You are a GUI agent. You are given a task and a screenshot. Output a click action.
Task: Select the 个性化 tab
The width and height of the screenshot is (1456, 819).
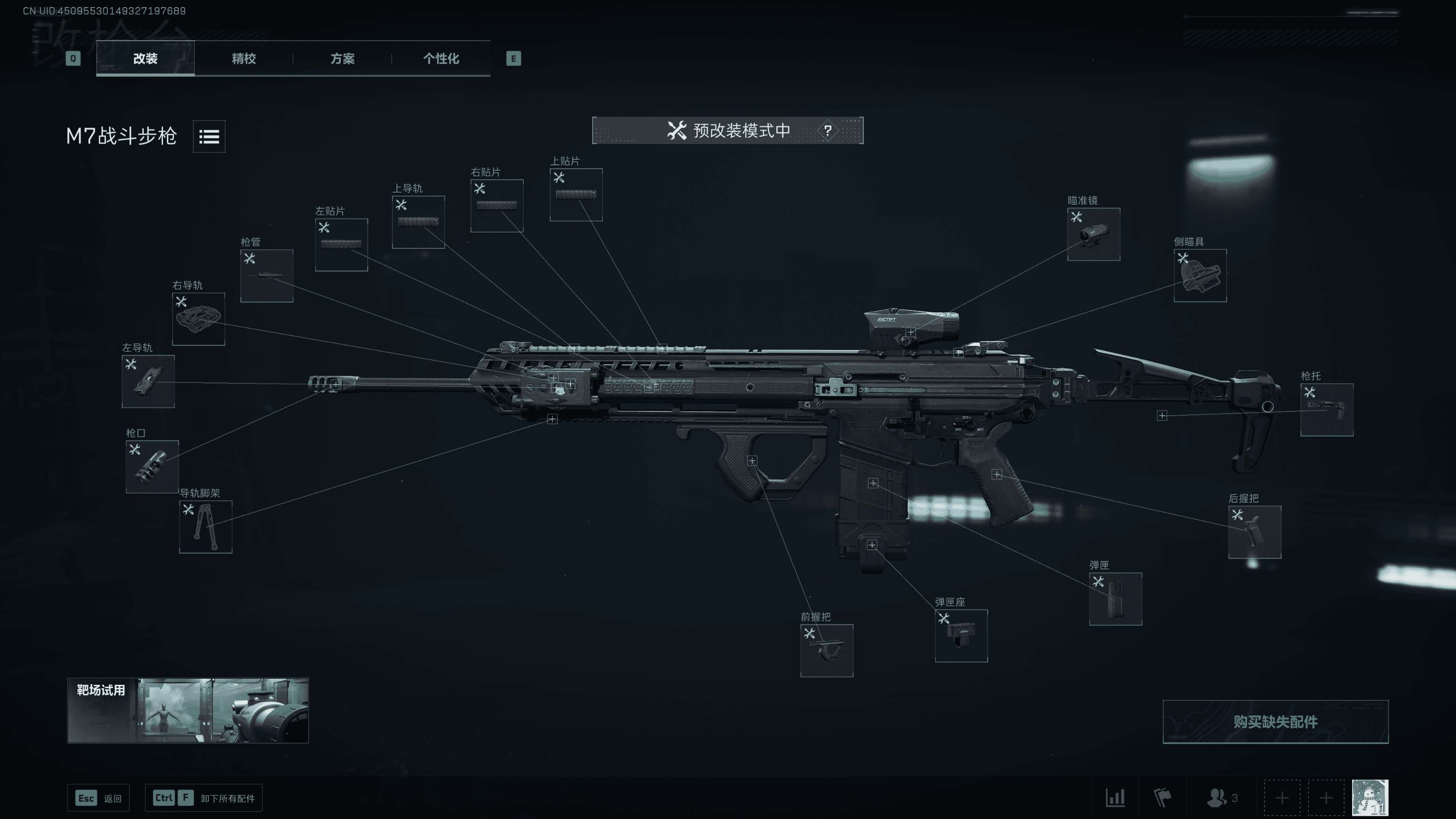tap(441, 58)
